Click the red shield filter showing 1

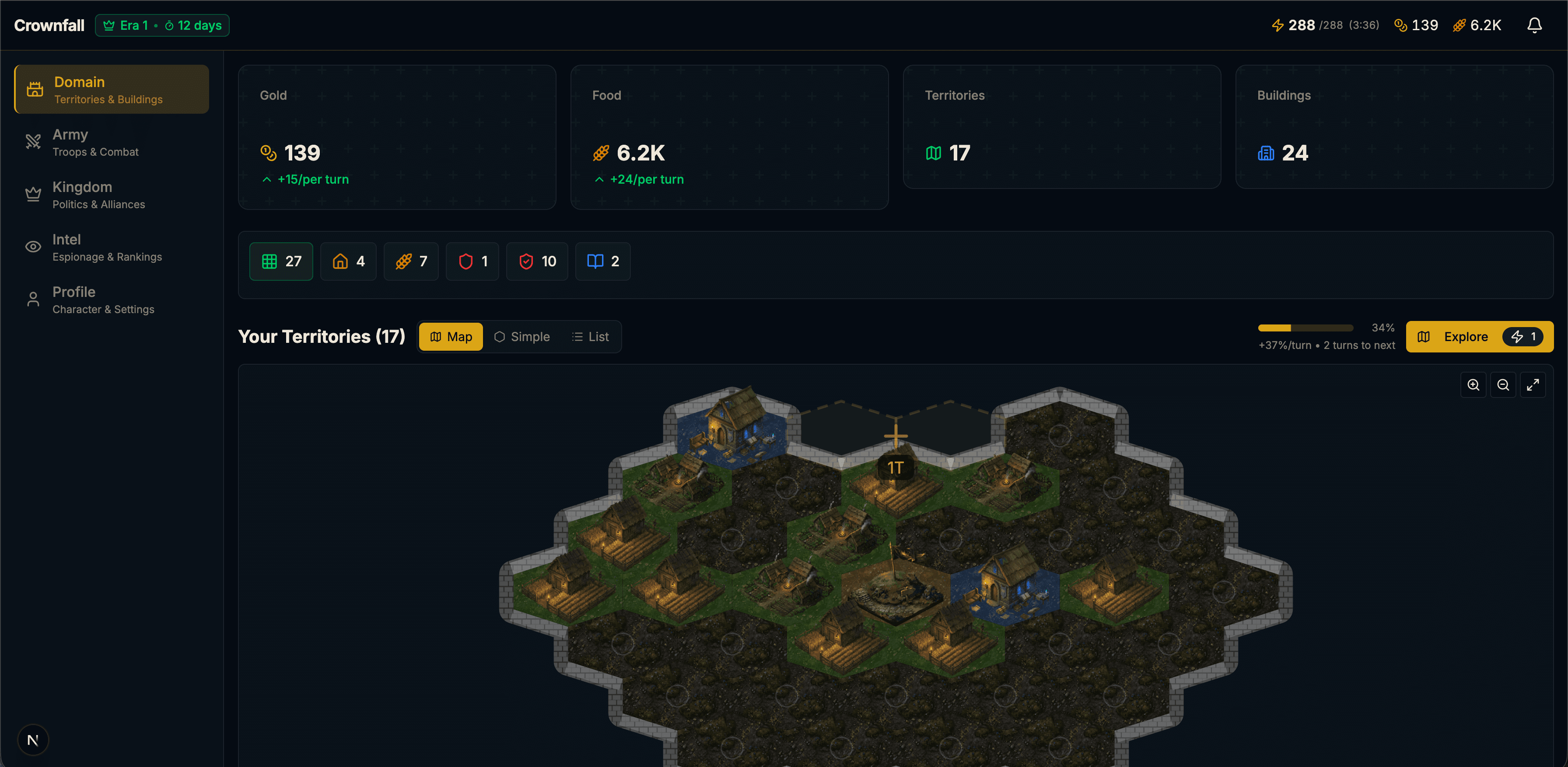[472, 261]
